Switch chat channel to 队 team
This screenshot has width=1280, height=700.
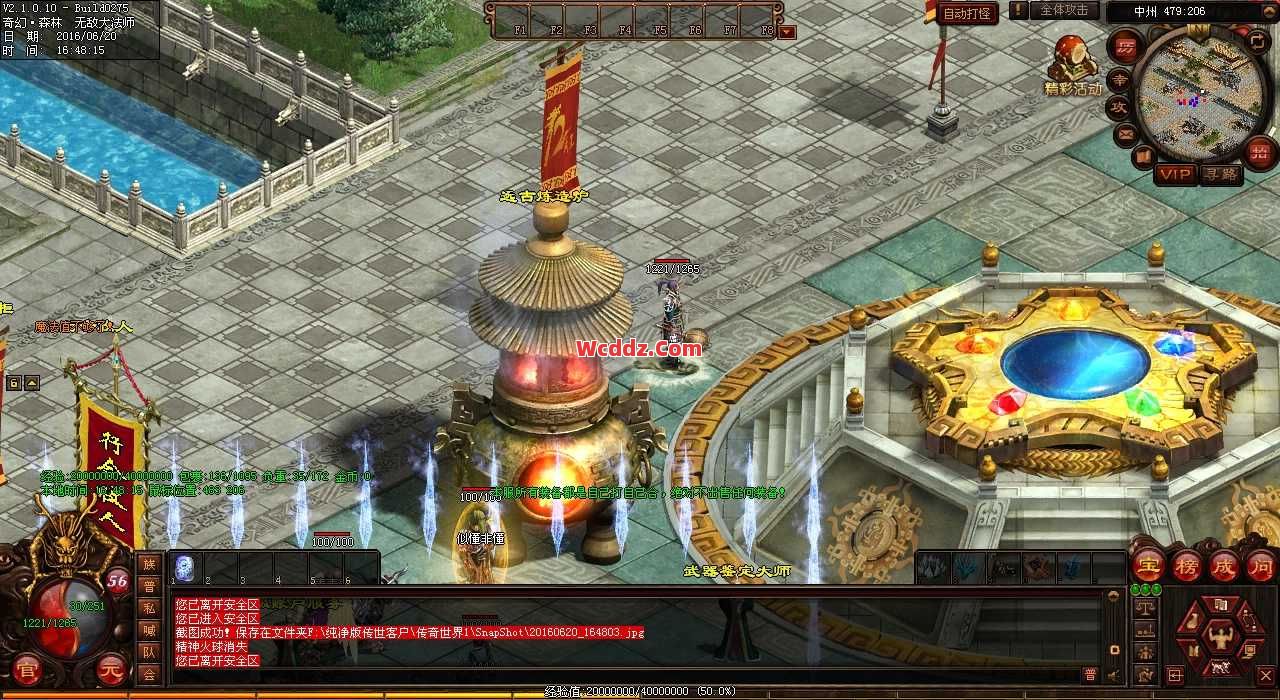[x=149, y=652]
